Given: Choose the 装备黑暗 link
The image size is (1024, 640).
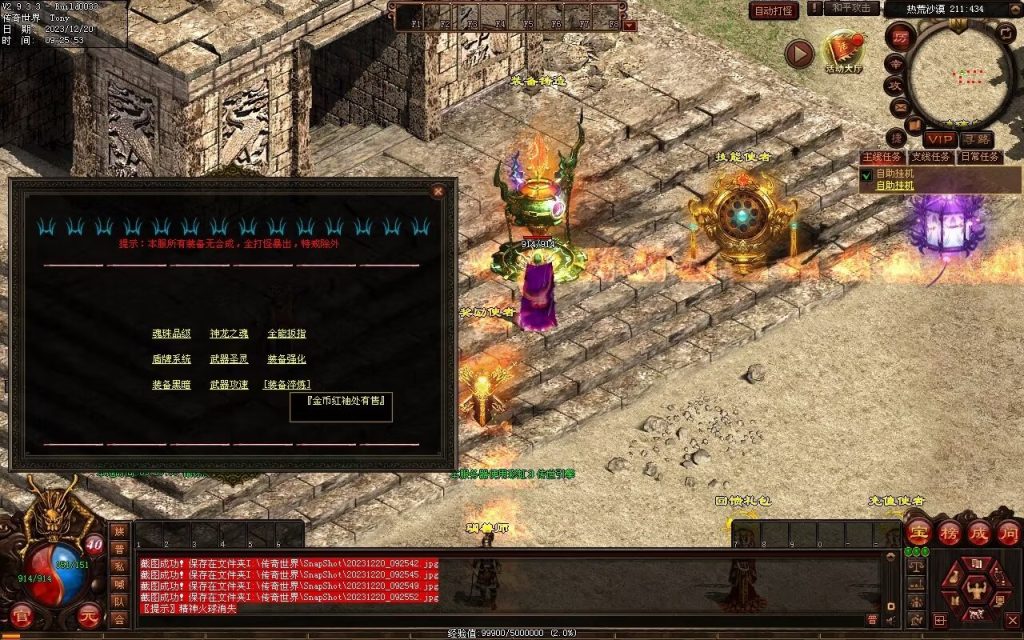Looking at the screenshot, I should (171, 384).
